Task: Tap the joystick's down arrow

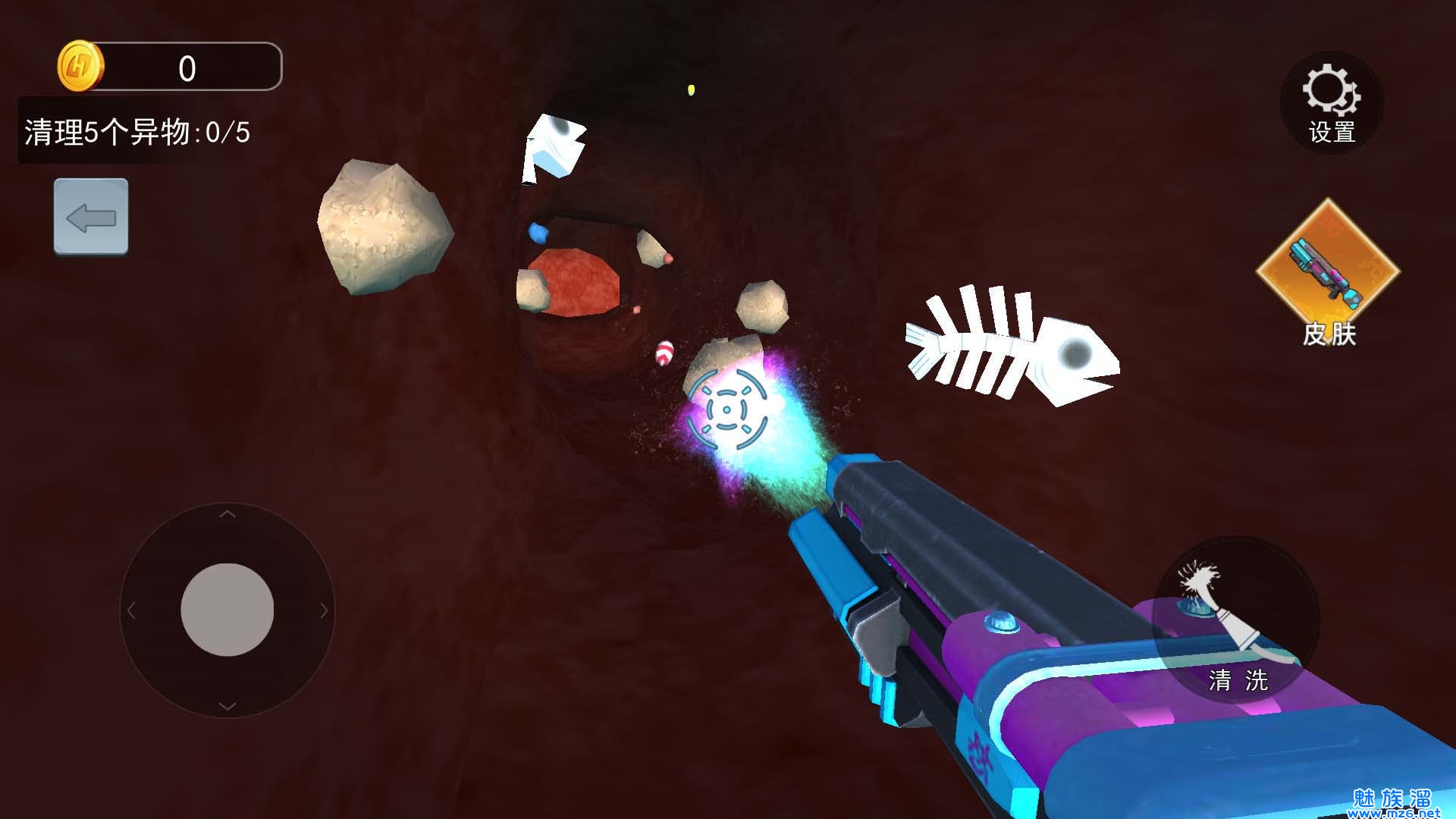Action: coord(227,706)
